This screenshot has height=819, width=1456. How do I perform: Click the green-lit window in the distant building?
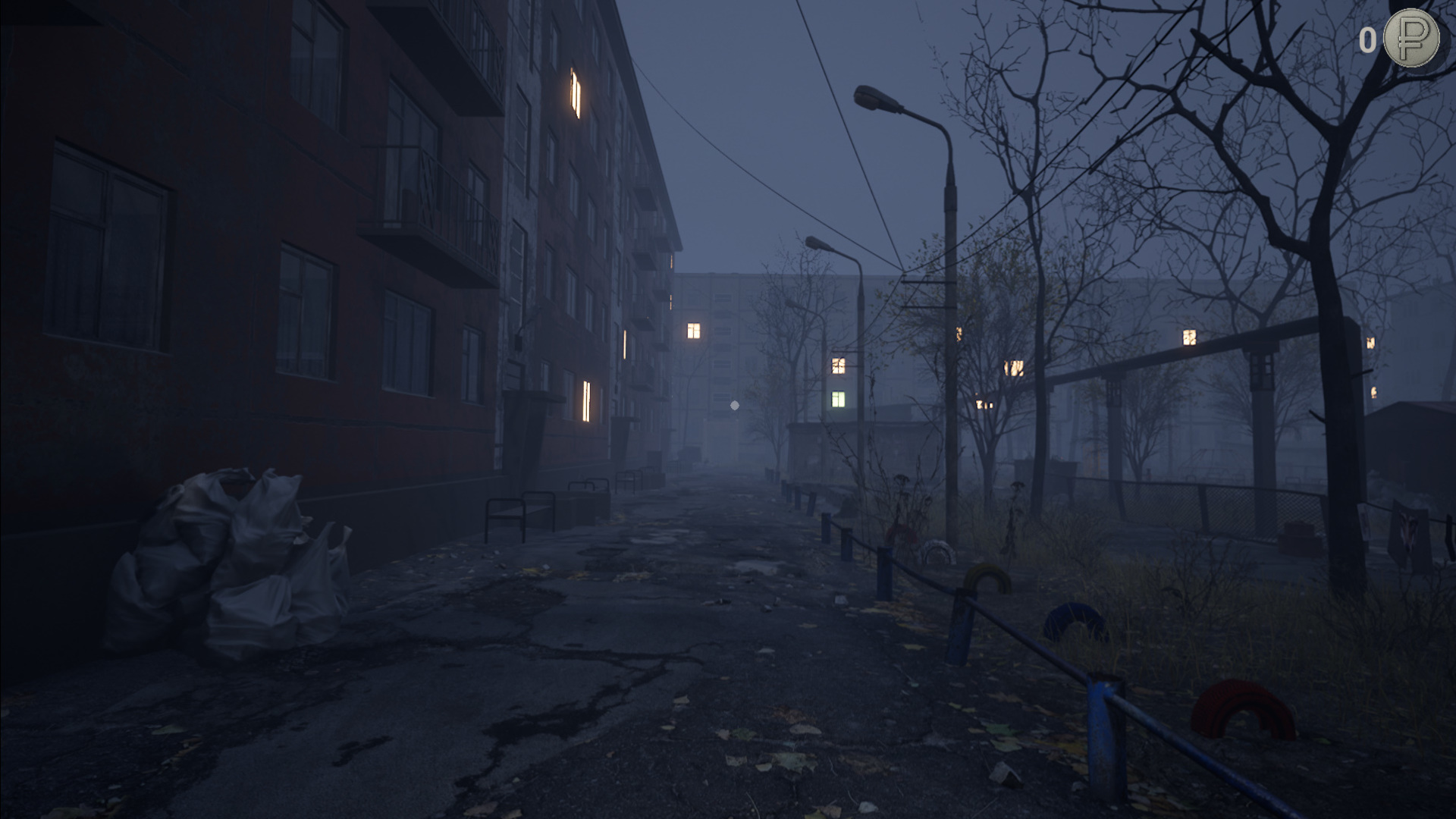pos(839,397)
